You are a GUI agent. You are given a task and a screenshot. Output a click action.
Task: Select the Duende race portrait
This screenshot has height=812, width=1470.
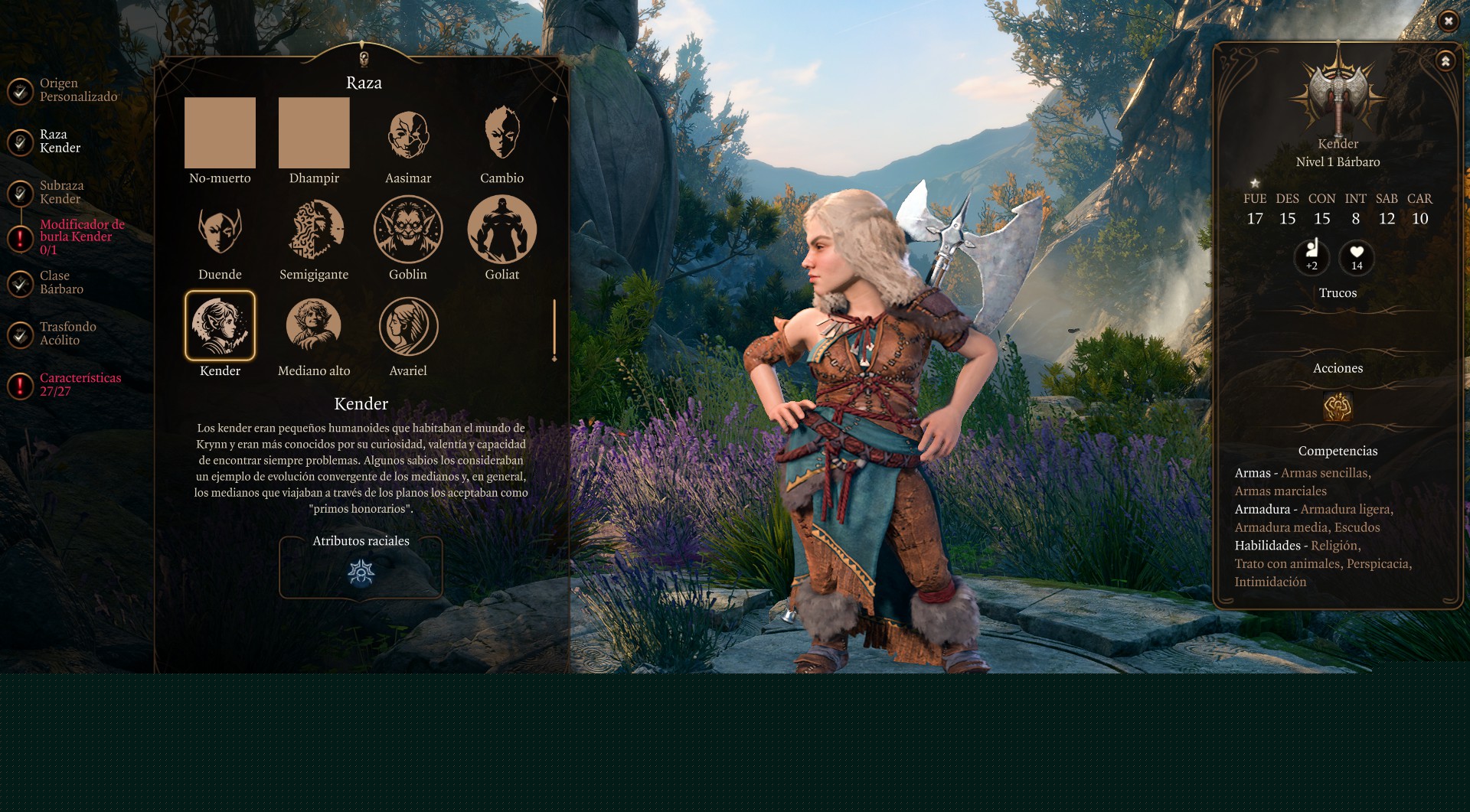coord(220,230)
